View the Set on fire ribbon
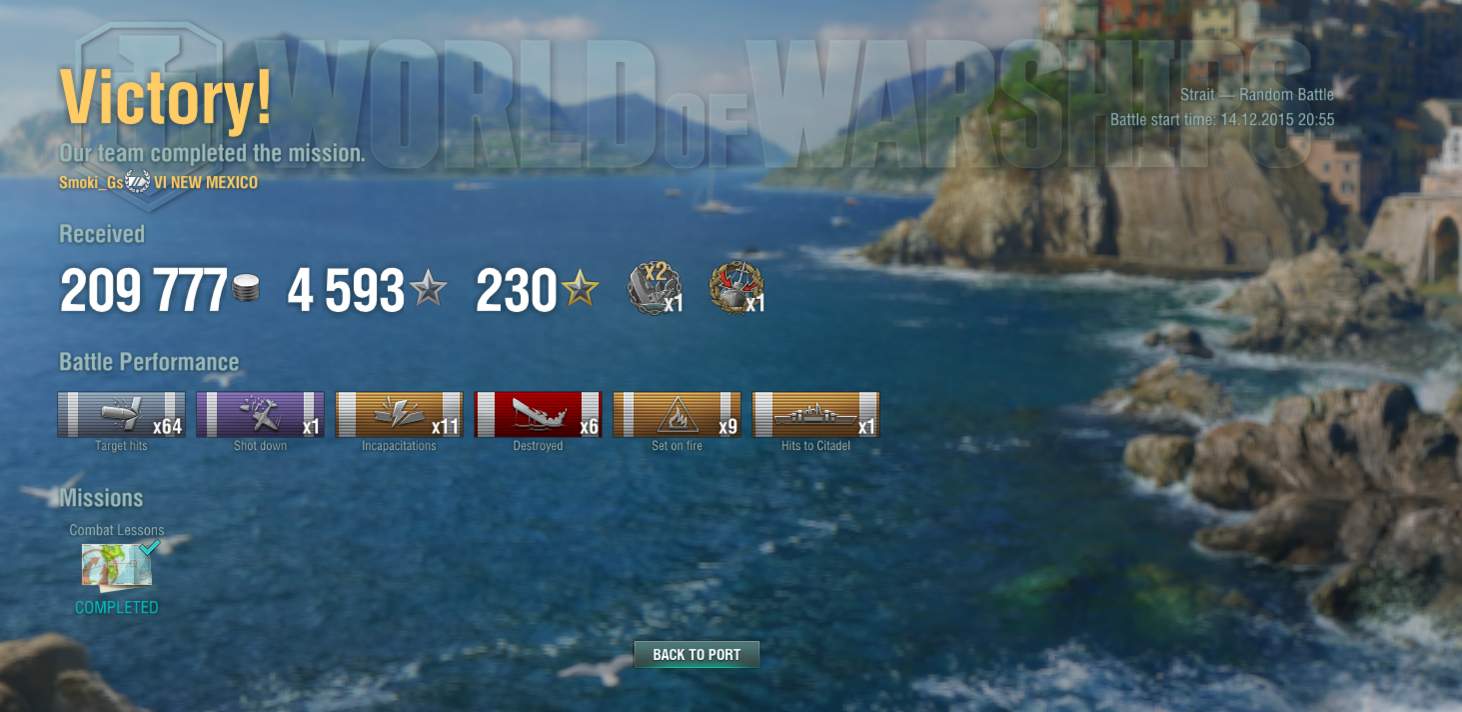Image resolution: width=1462 pixels, height=712 pixels. [676, 414]
